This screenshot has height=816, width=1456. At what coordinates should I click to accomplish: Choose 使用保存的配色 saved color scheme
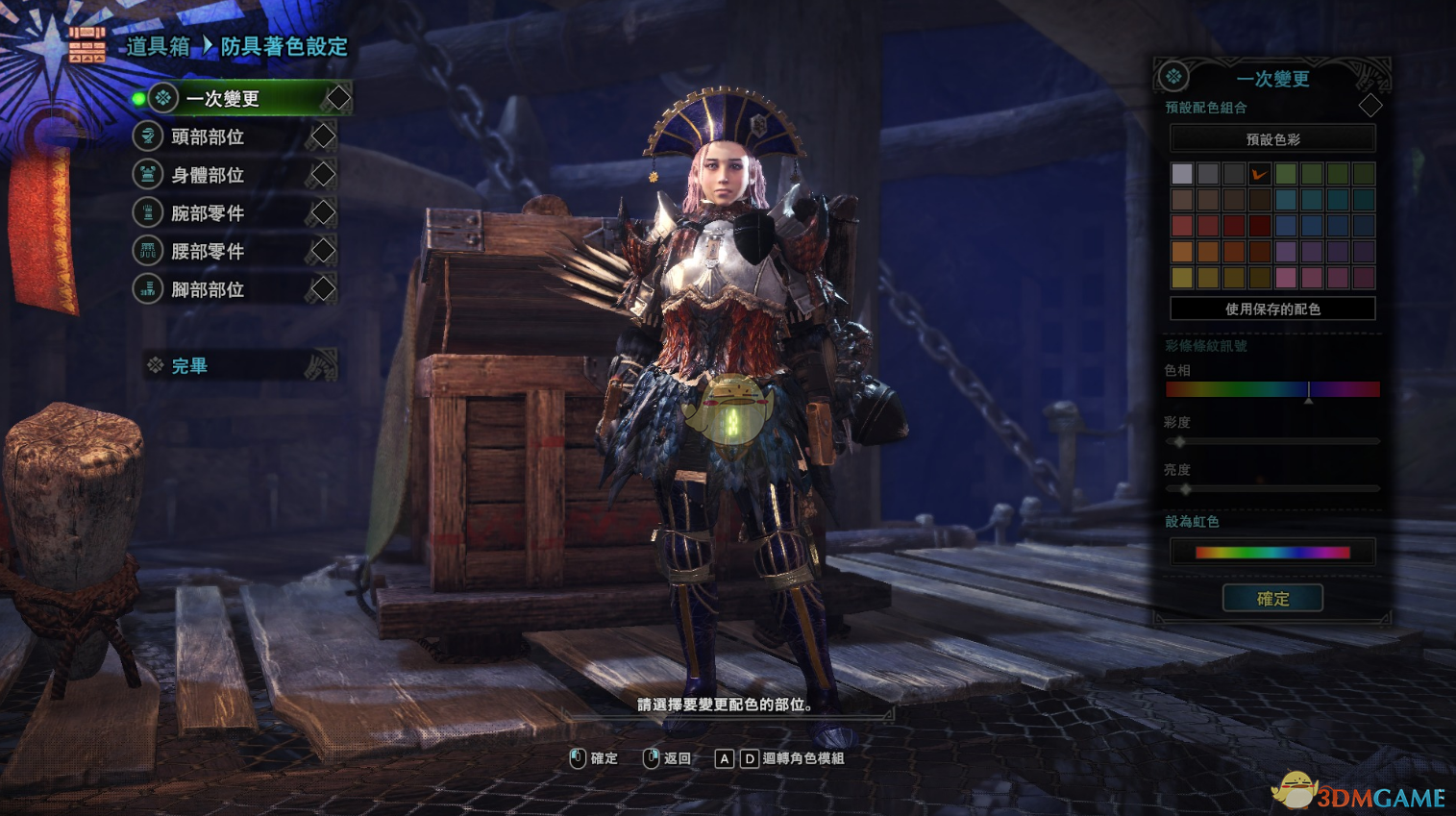click(x=1272, y=309)
